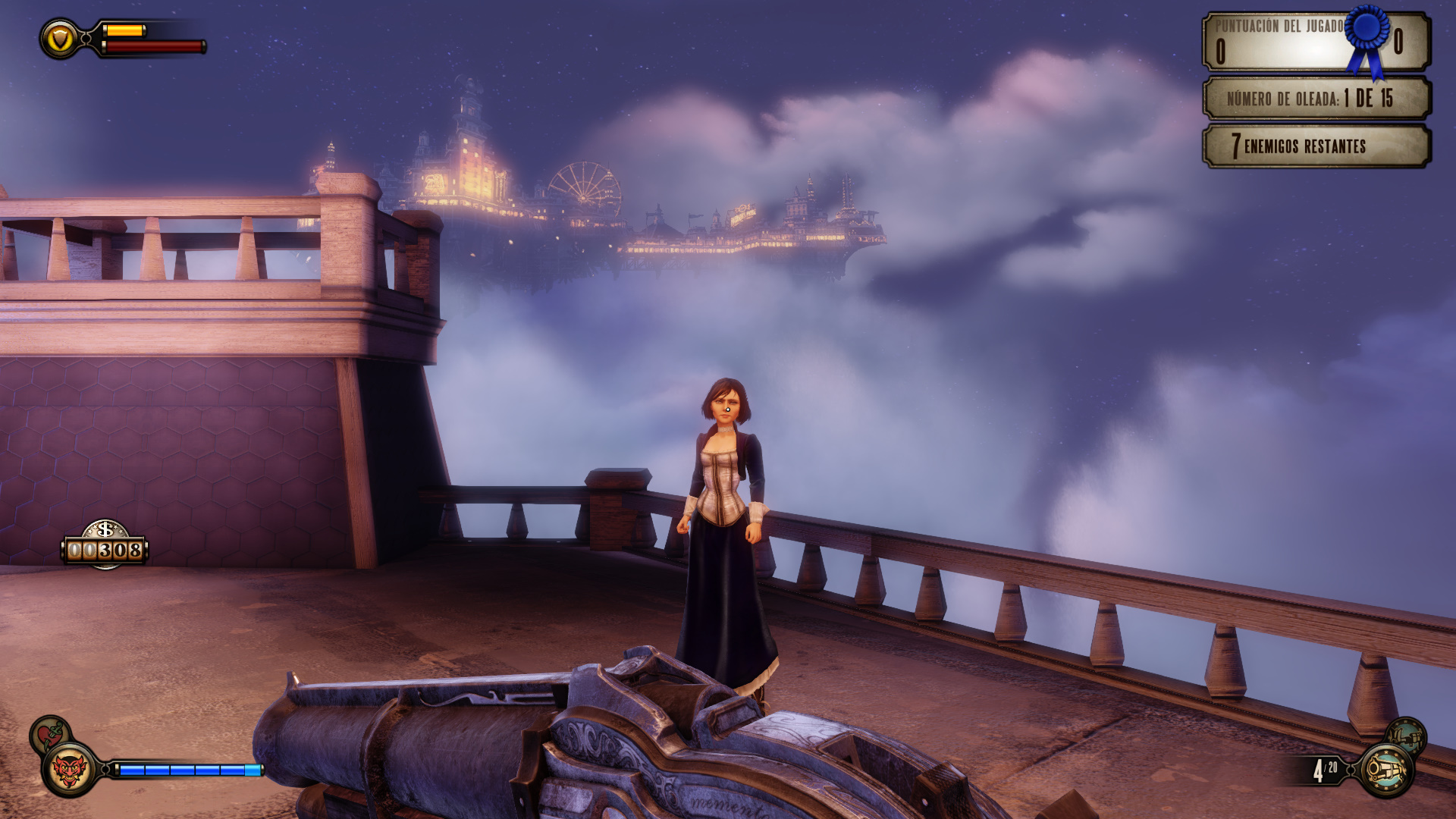Select the red devil face vigor icon
Screen dimensions: 1456x819
click(69, 770)
